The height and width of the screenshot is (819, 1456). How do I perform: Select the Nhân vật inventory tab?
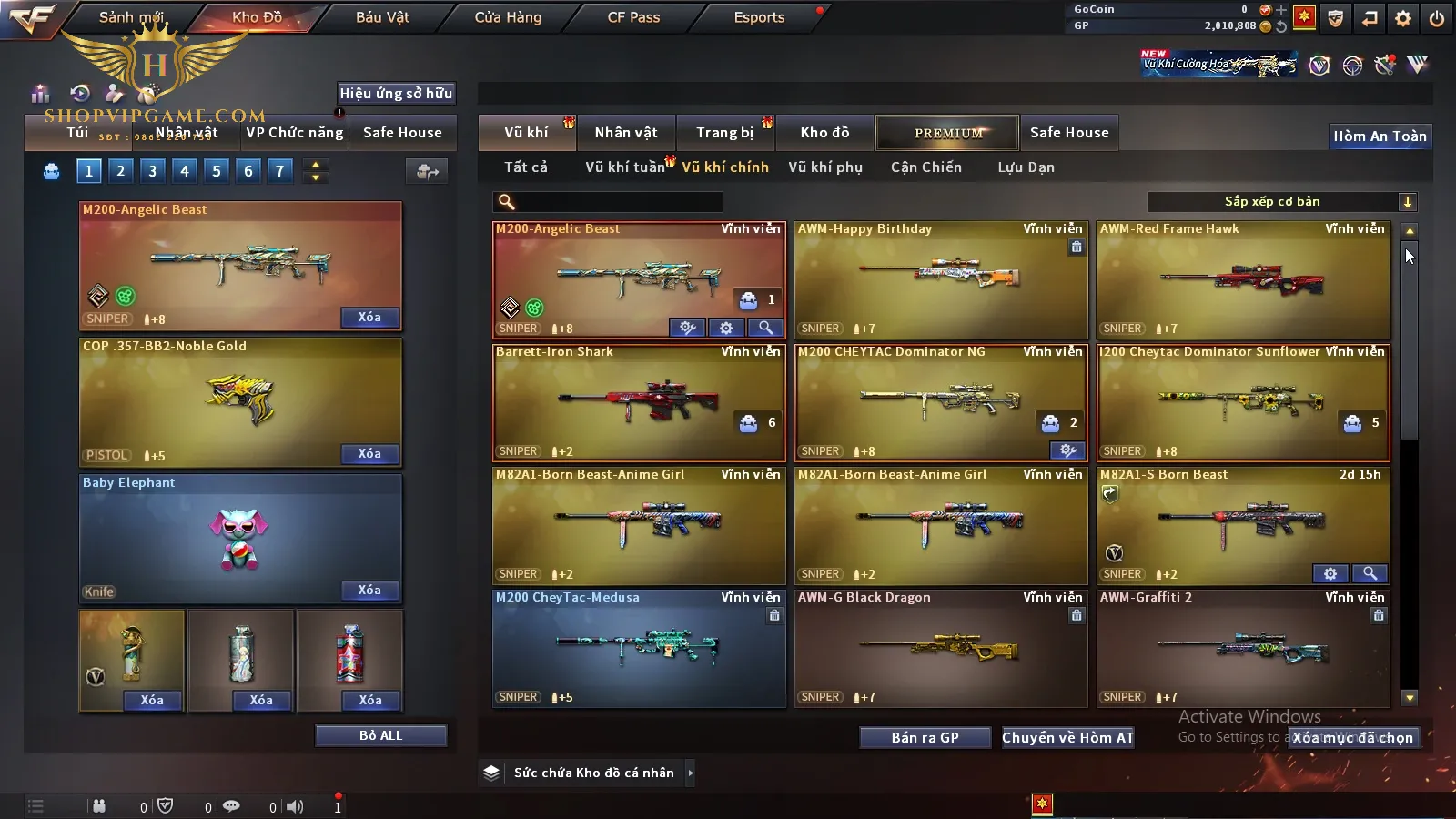pos(626,133)
